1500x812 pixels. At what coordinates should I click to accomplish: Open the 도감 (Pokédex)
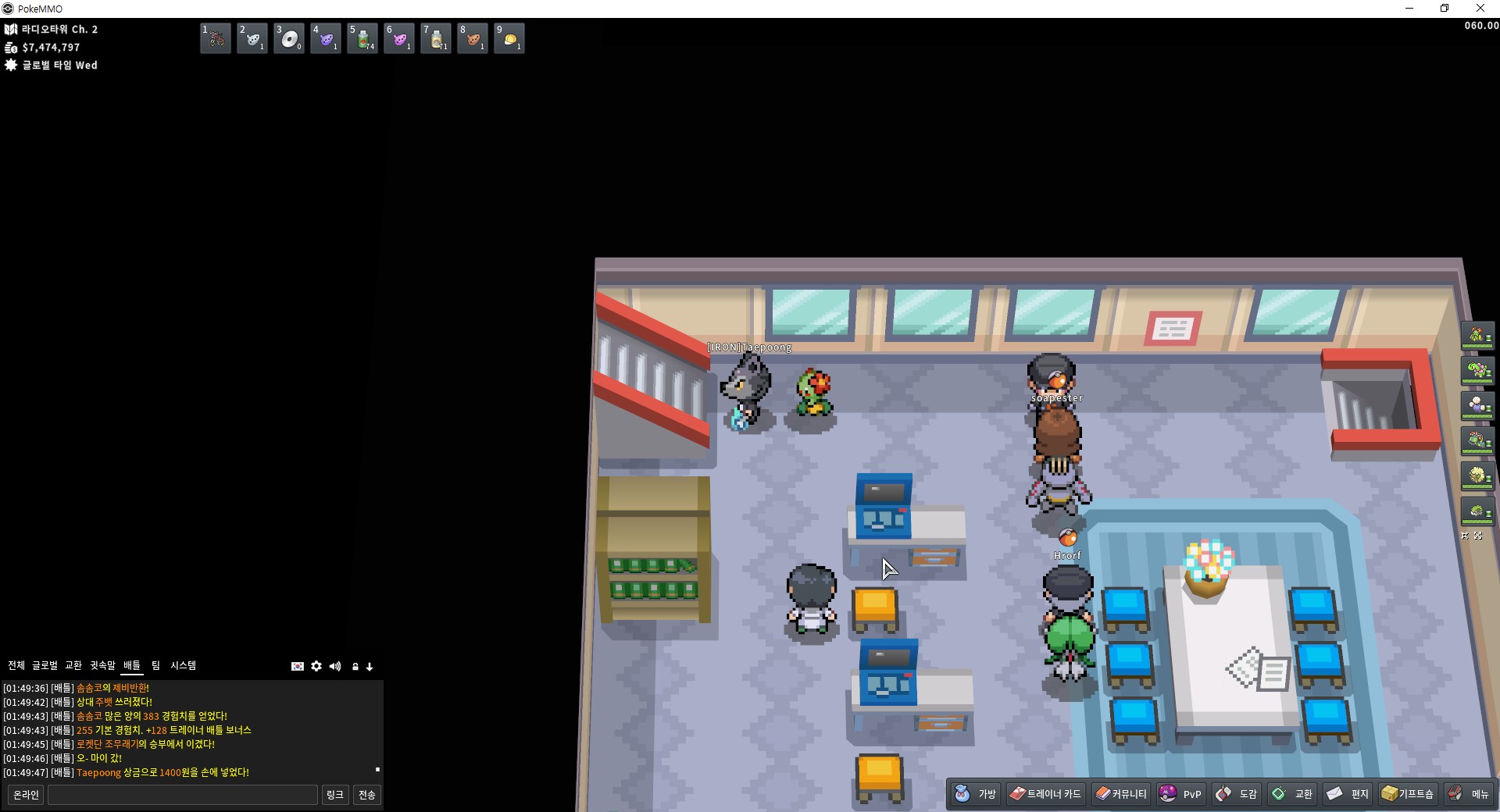point(1237,794)
